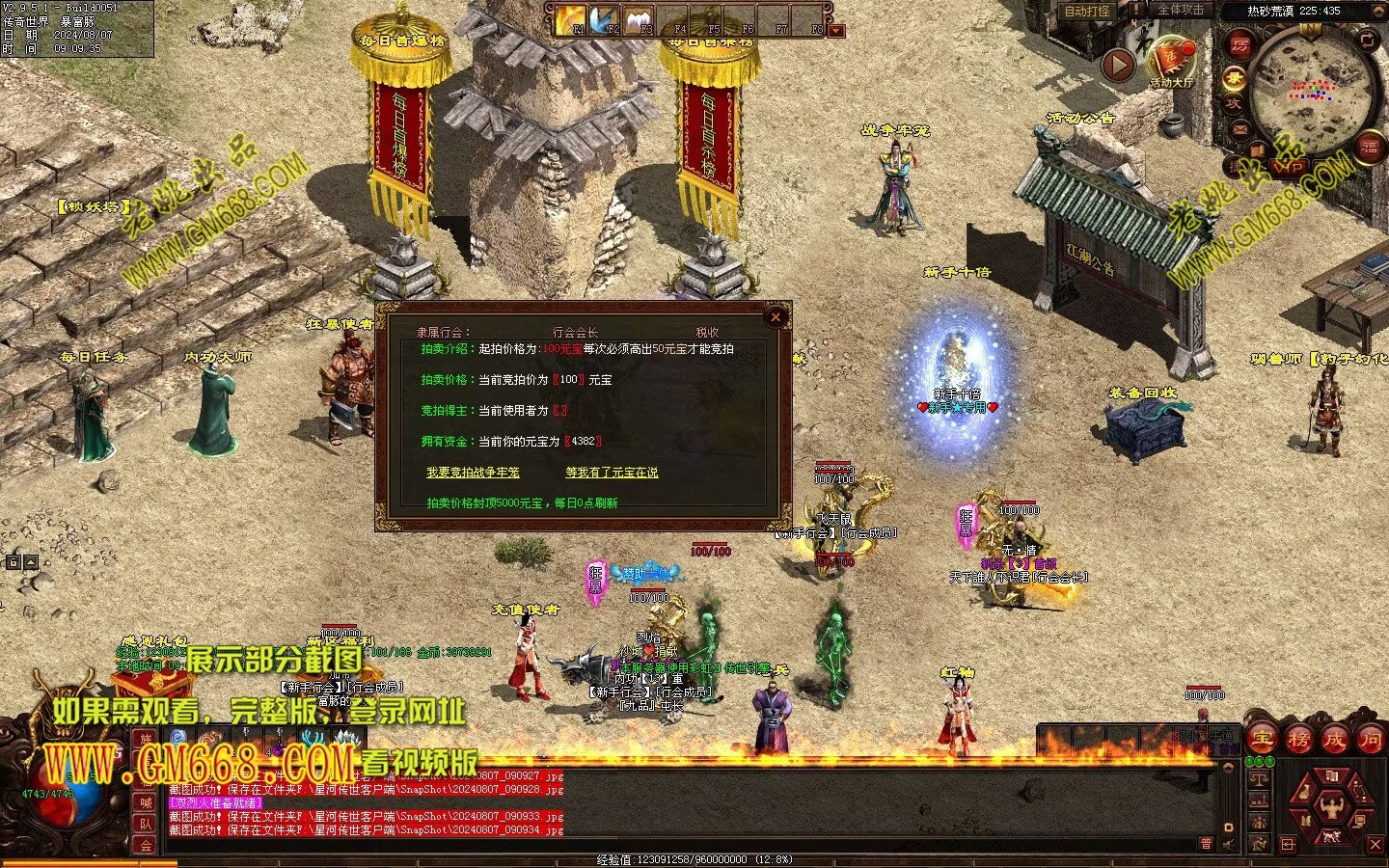Select the 队 team chat channel tab
The image size is (1389, 868).
click(146, 824)
